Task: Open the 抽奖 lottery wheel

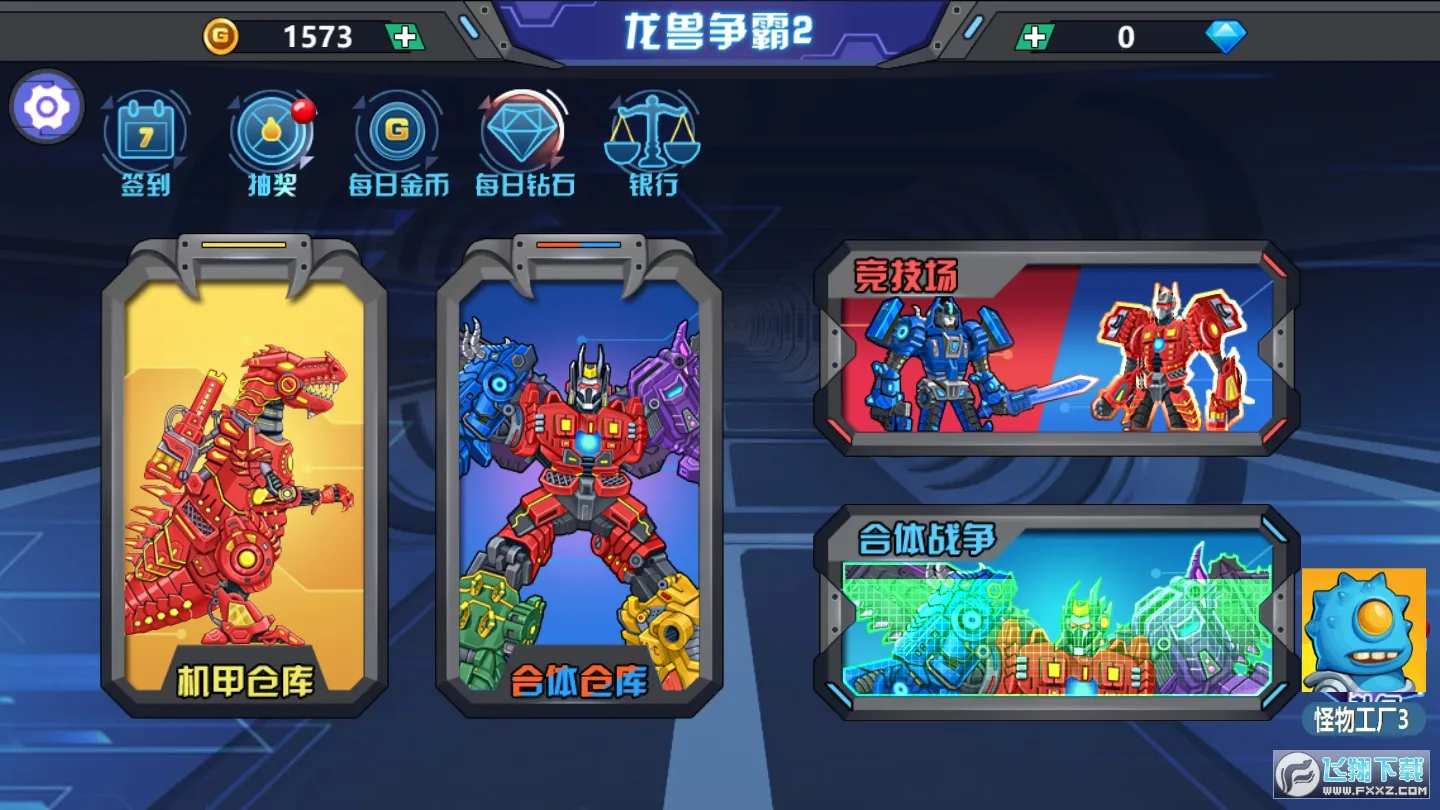Action: [x=270, y=135]
